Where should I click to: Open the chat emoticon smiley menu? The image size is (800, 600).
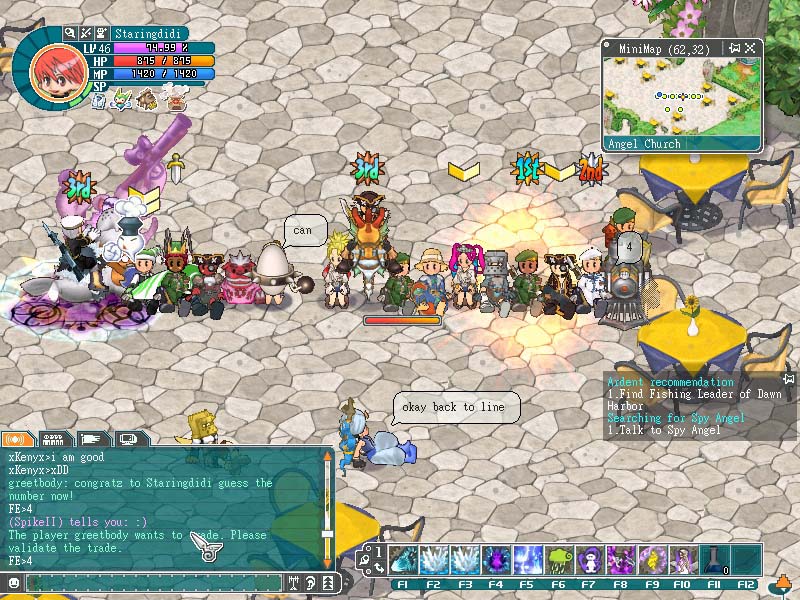tap(13, 582)
